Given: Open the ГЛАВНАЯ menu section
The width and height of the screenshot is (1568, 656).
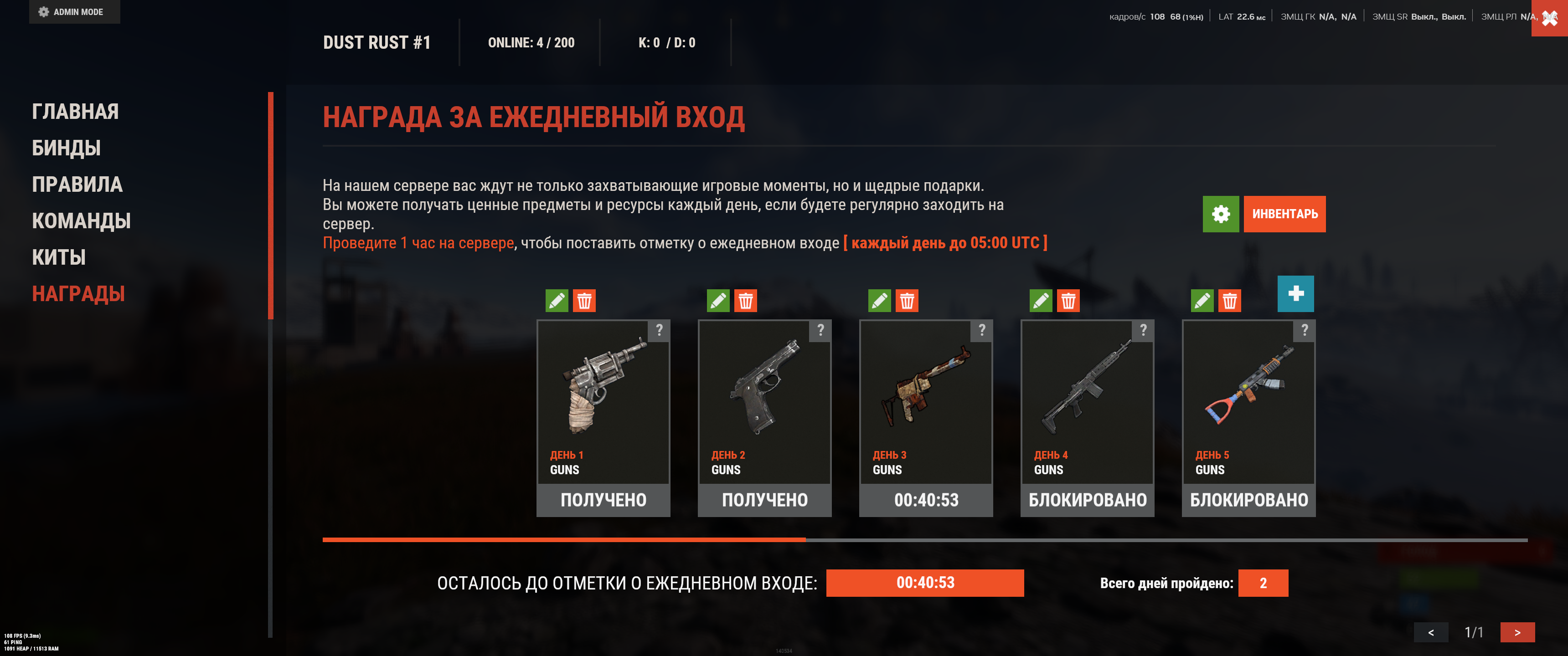Looking at the screenshot, I should 75,111.
